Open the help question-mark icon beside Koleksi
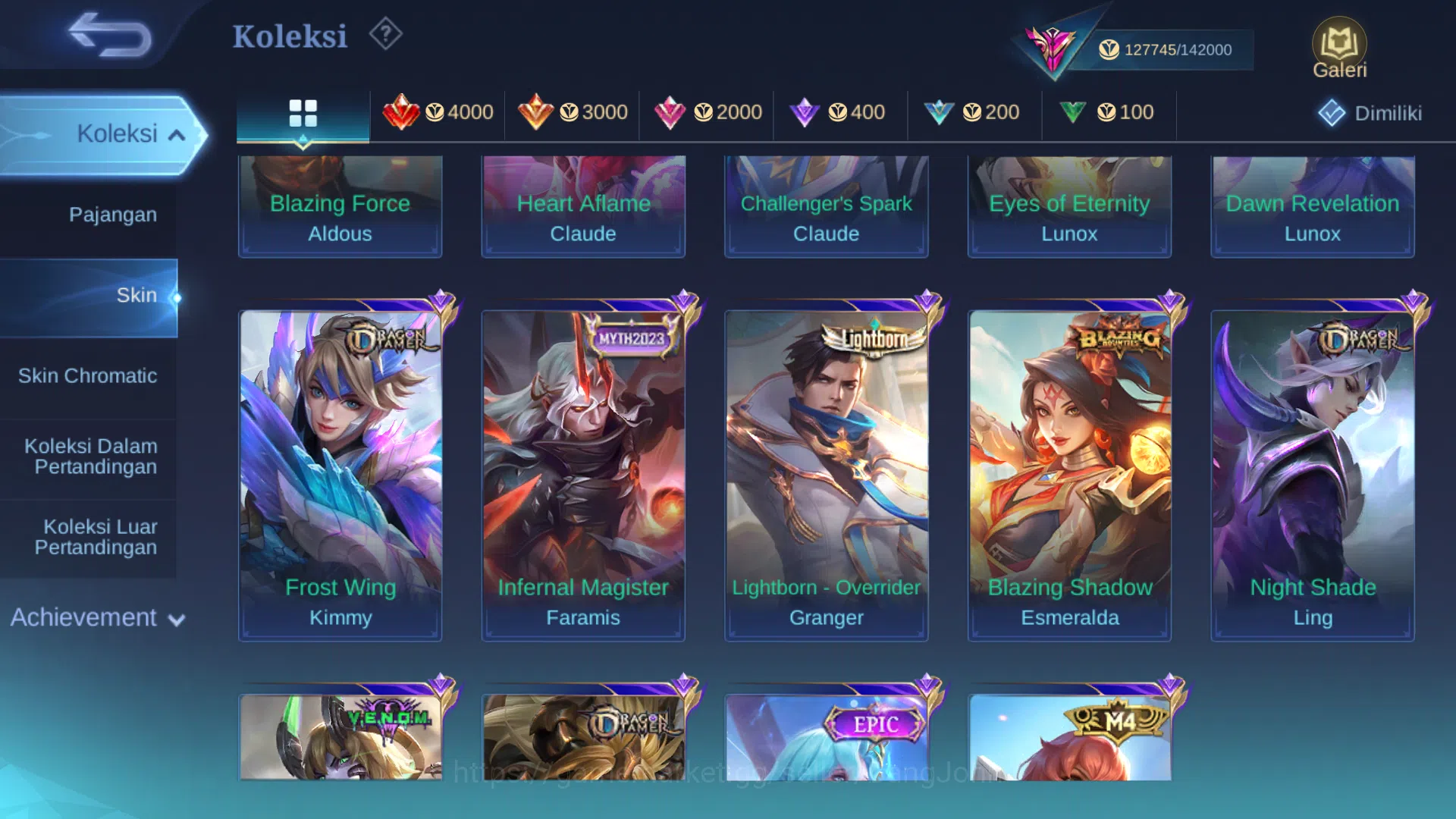1456x819 pixels. 384,33
